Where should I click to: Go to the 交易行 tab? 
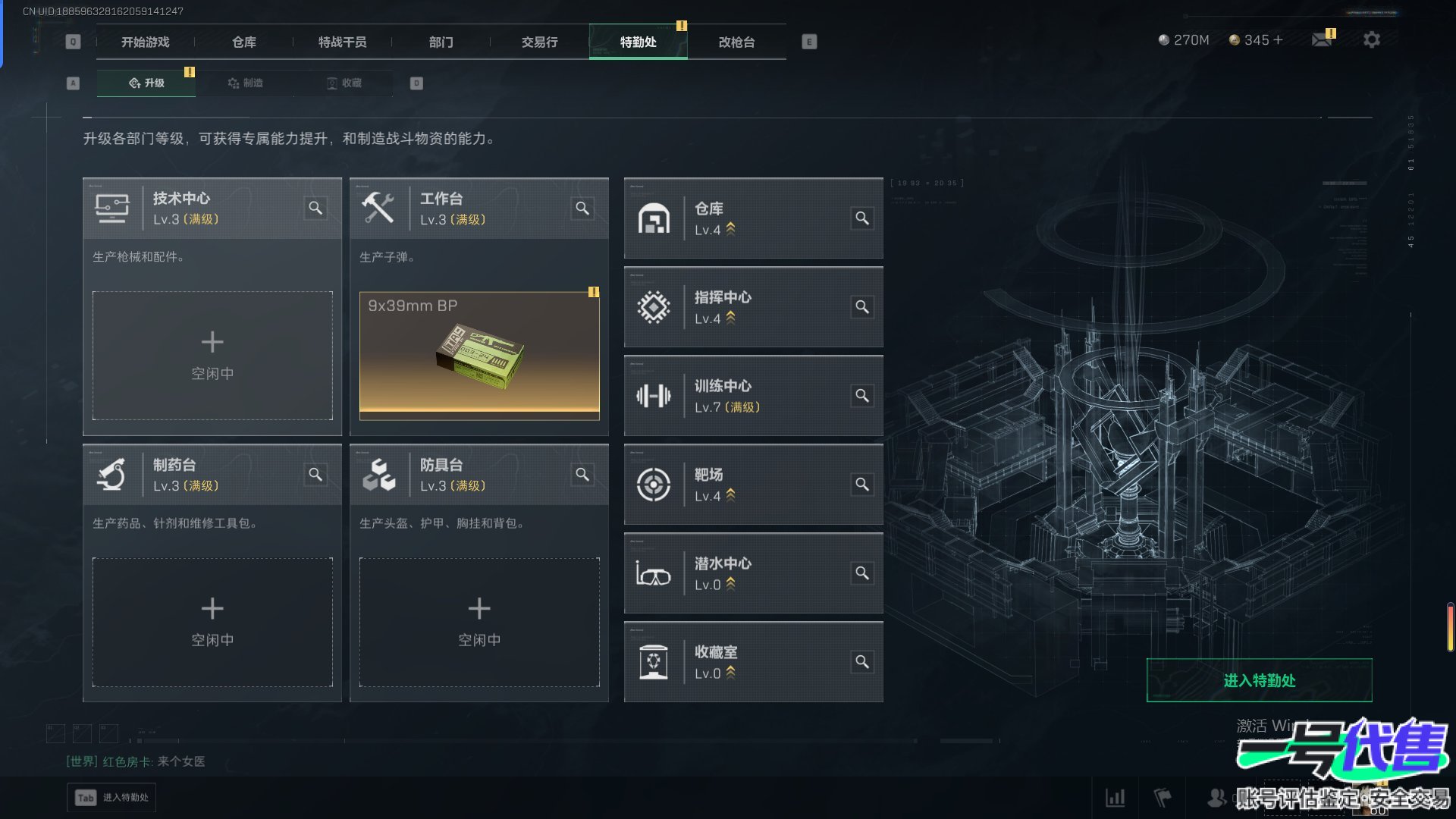539,42
